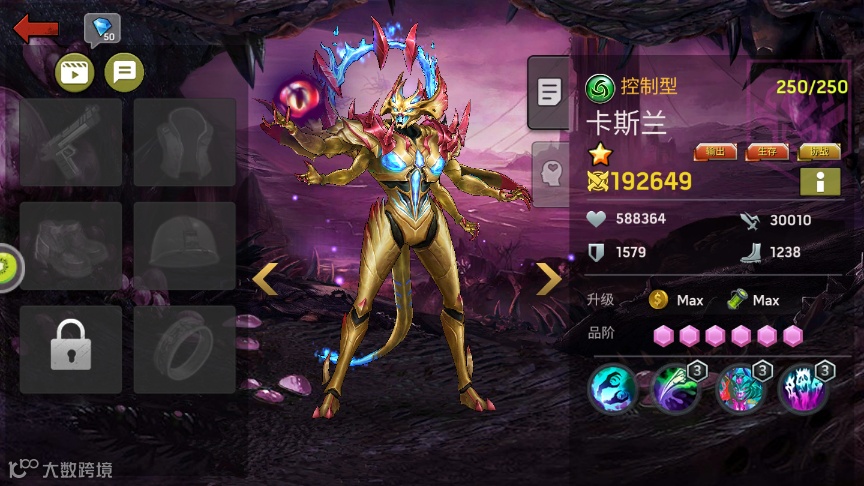The width and height of the screenshot is (864, 486).
Task: Show the next hero with right arrow
Action: [549, 279]
